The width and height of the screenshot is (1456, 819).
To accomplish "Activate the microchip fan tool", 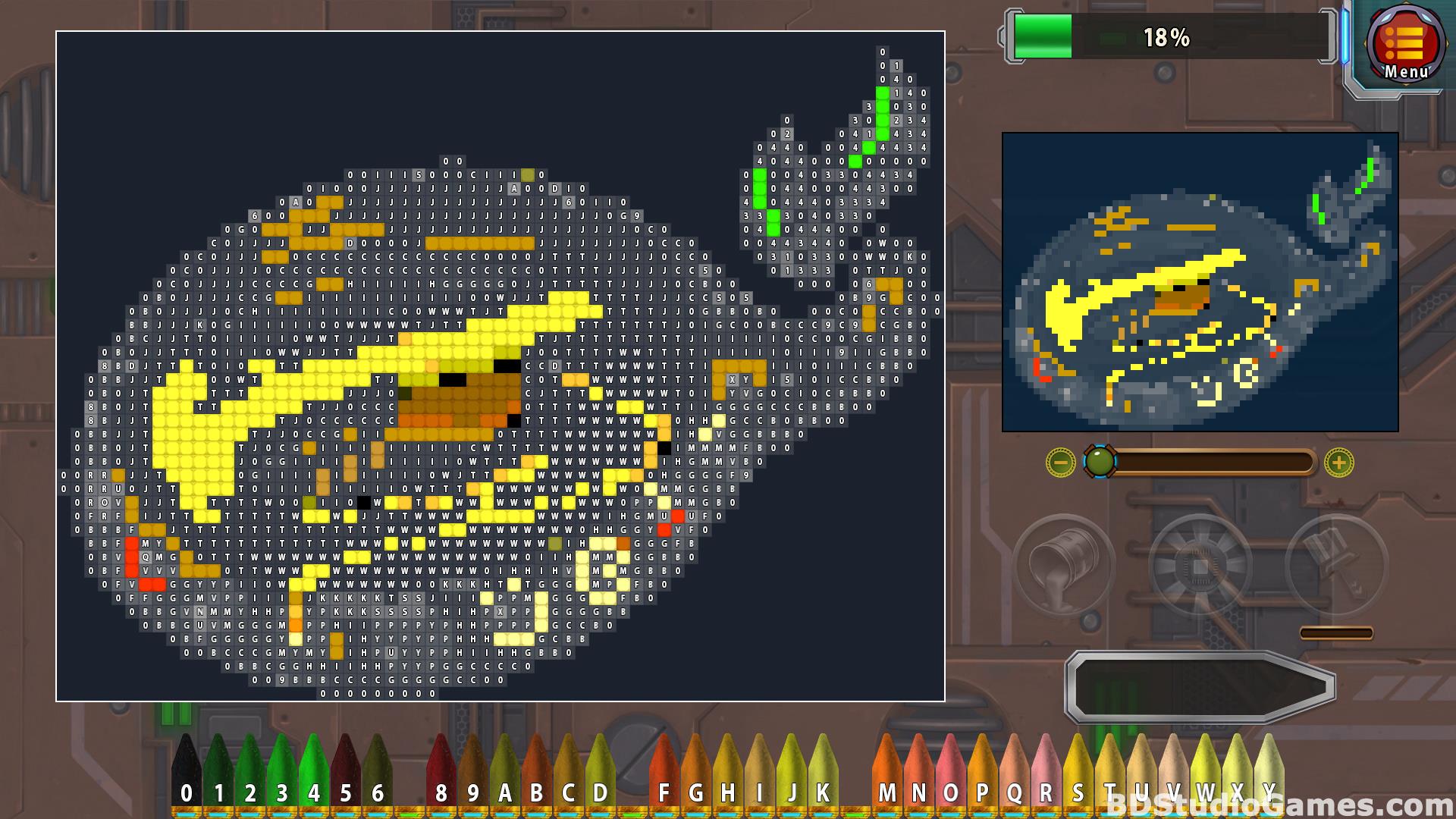I will [1200, 565].
